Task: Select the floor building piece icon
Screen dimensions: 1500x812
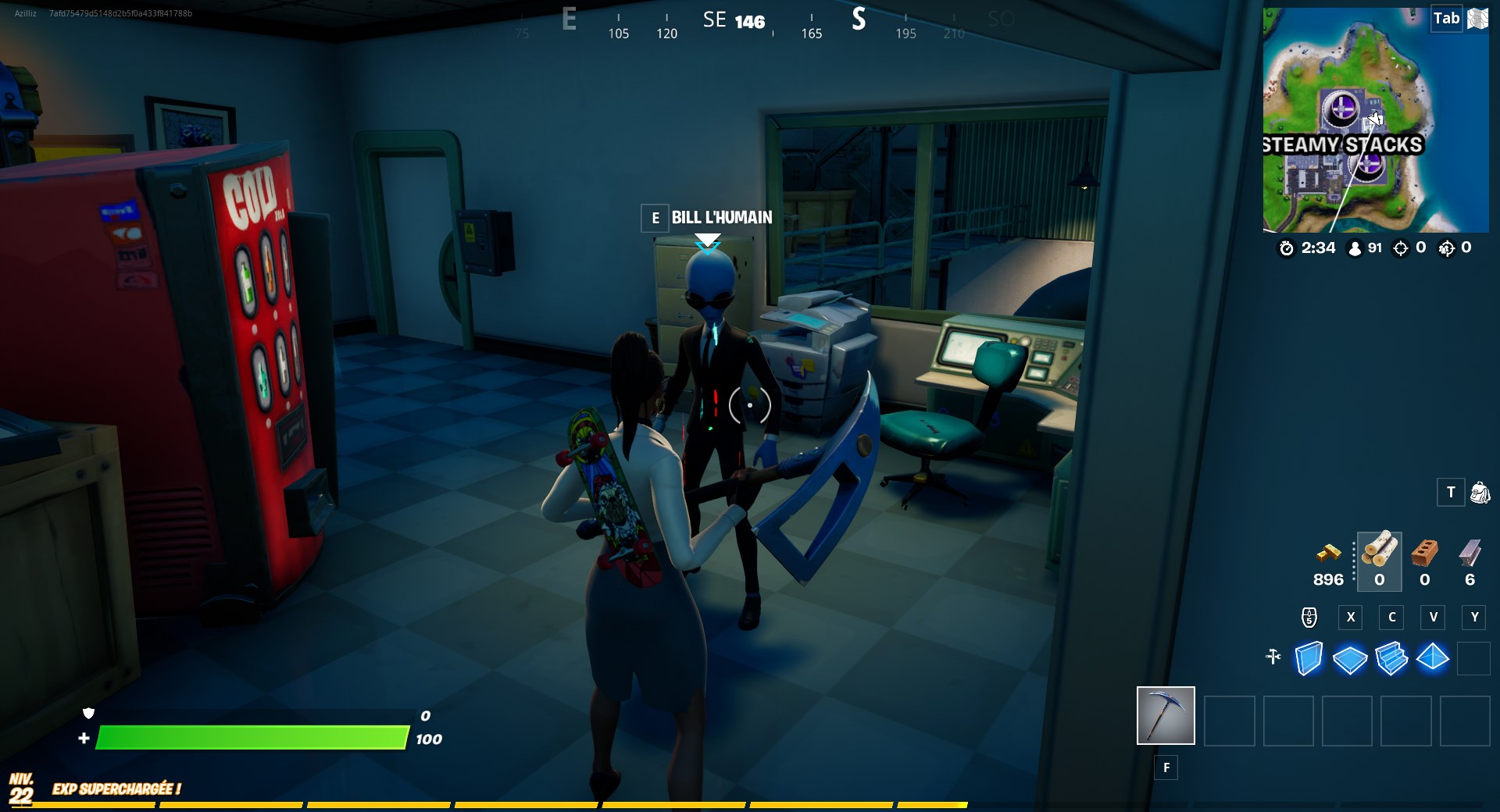Action: [x=1351, y=660]
